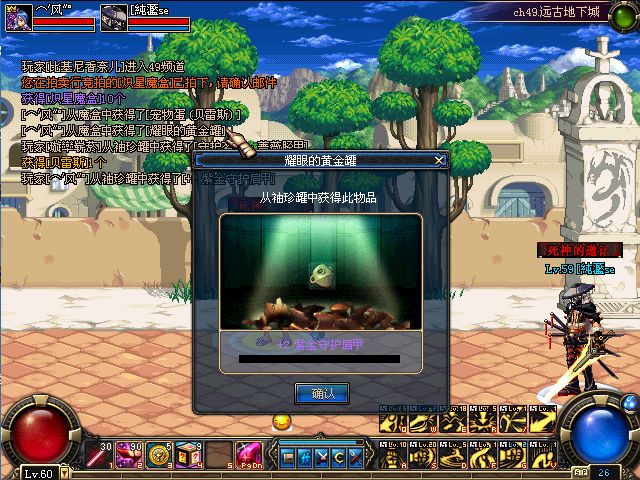640x480 pixels.
Task: Use the golden cube box item
Action: tap(190, 456)
